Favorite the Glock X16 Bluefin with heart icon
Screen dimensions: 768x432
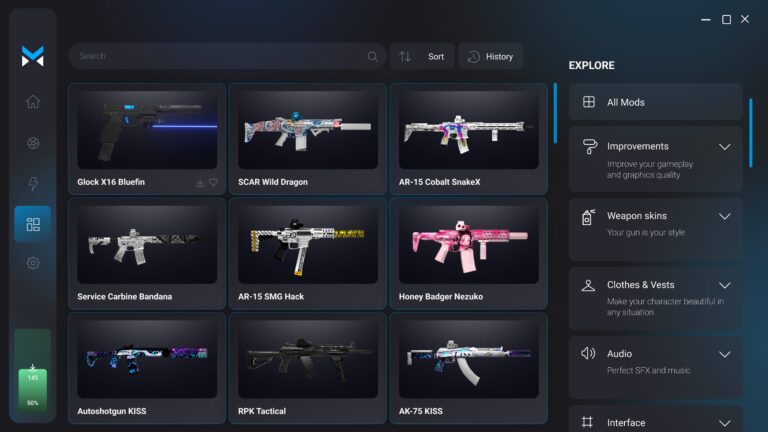tap(213, 183)
